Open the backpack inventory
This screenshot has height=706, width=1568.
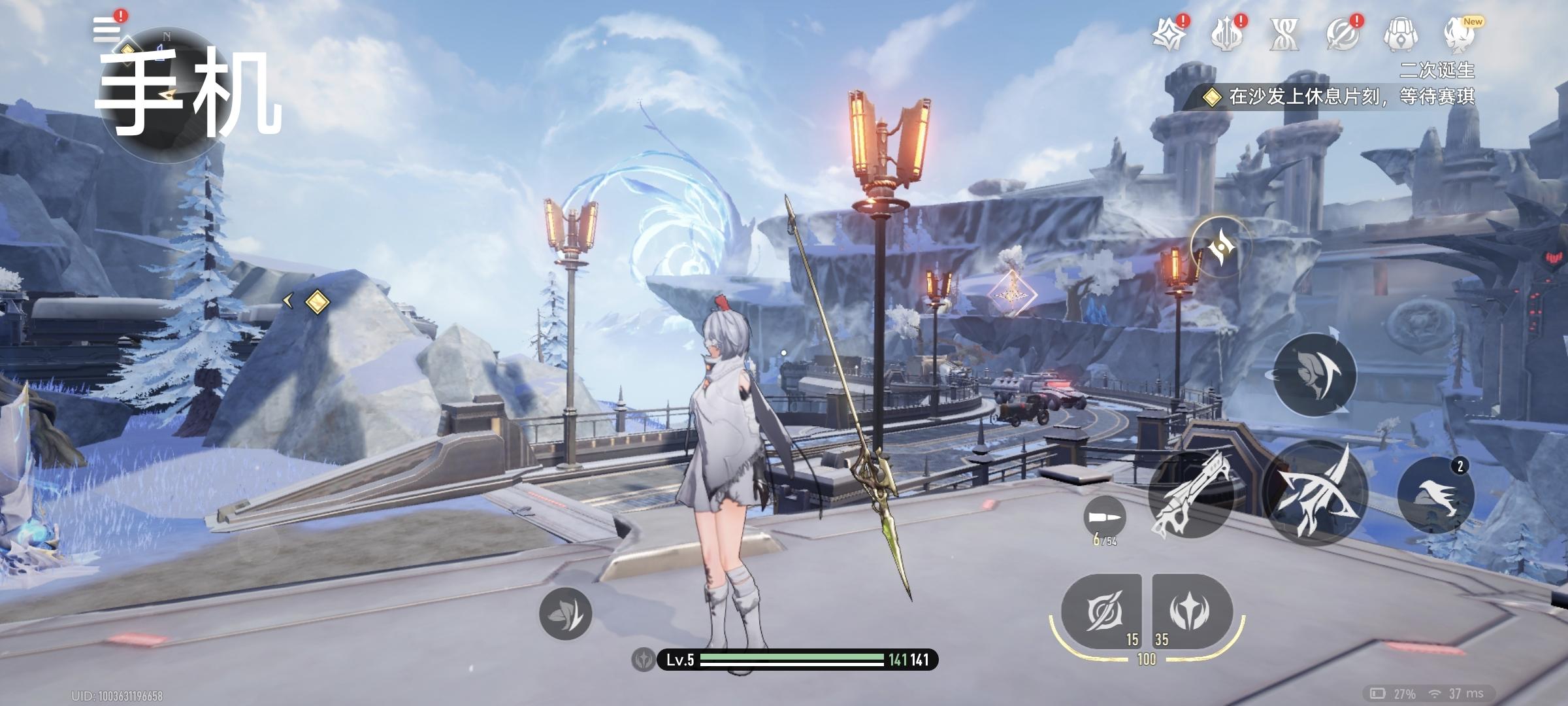click(1399, 35)
